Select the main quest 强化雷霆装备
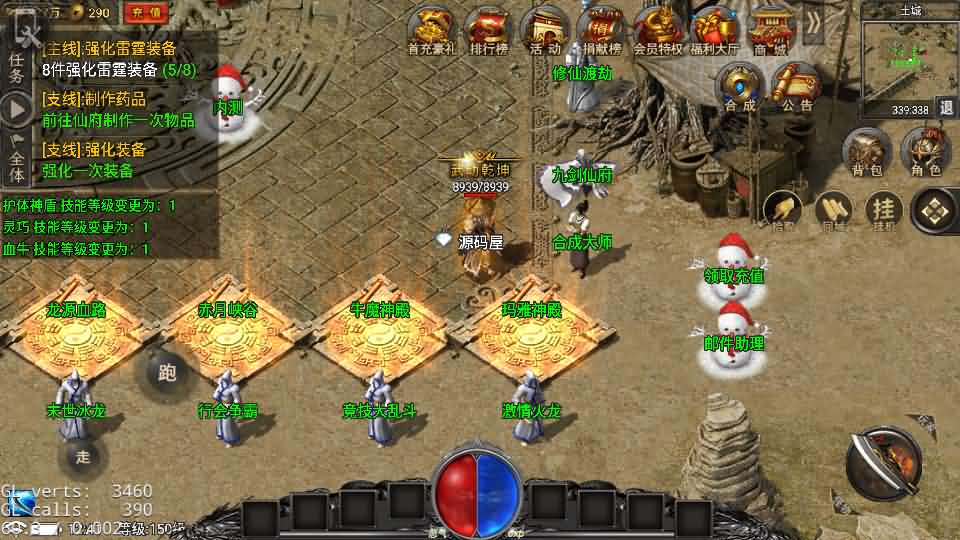The image size is (960, 540). (x=119, y=58)
